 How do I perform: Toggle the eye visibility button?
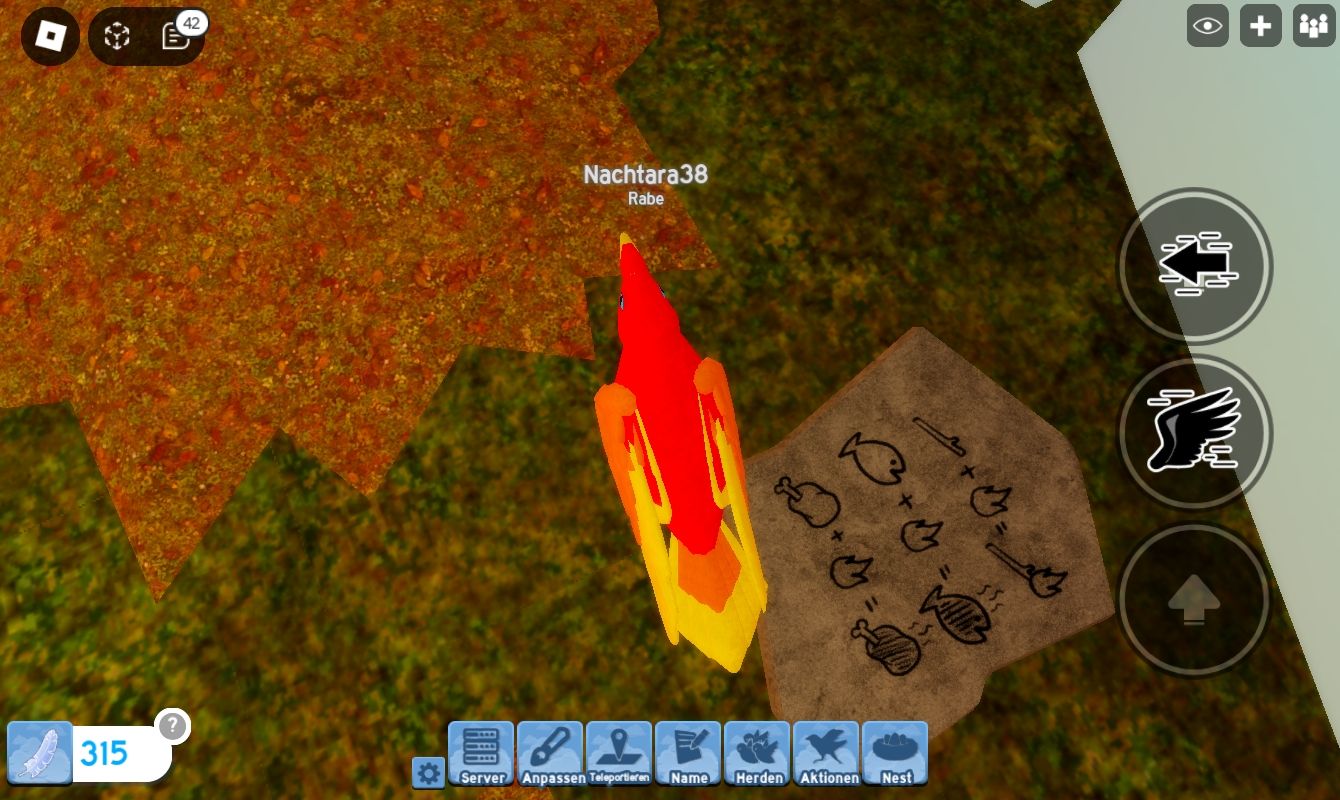click(1207, 26)
